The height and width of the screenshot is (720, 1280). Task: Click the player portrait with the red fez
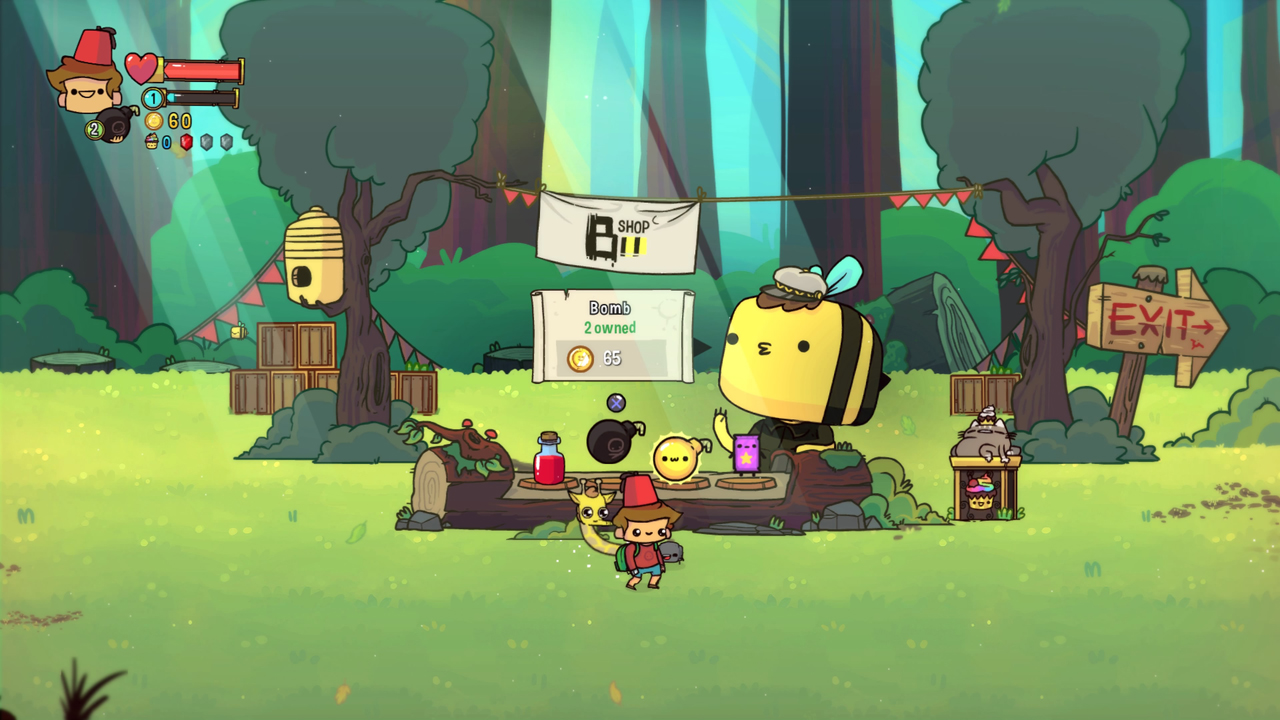point(88,78)
